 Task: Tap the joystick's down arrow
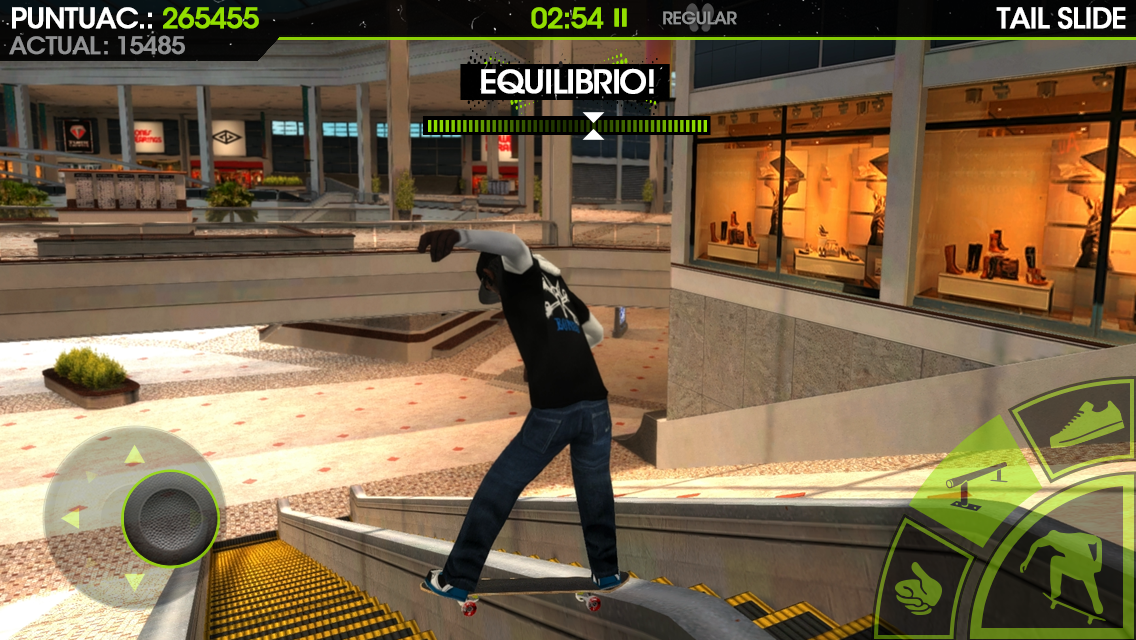point(134,582)
